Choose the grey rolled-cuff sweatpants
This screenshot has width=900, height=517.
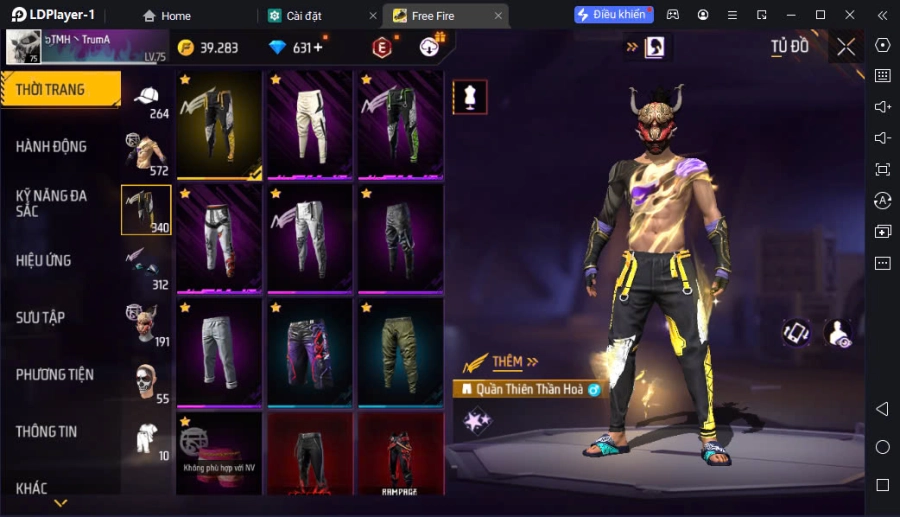point(219,351)
